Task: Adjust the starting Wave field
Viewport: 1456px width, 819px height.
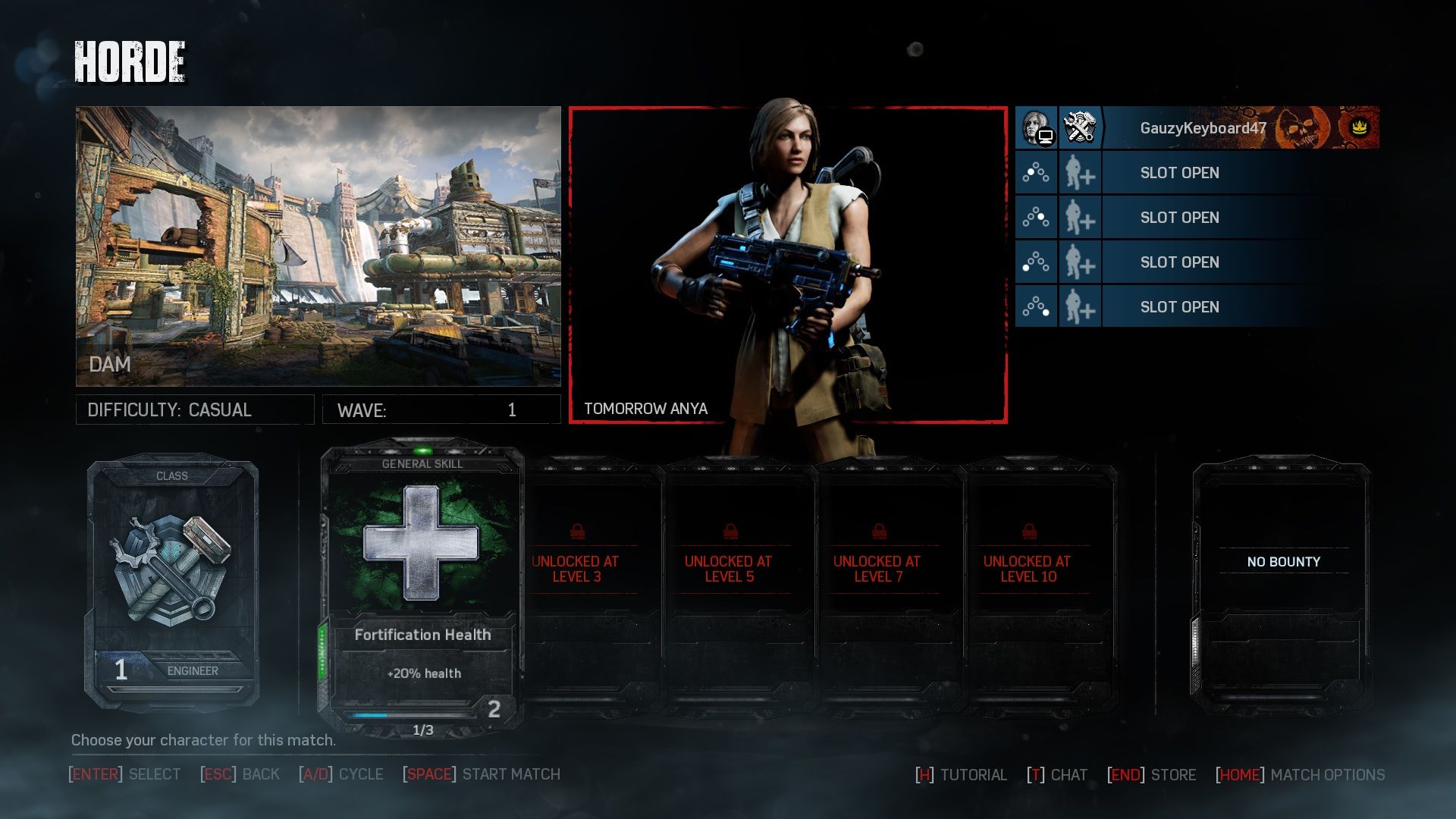Action: coord(441,409)
